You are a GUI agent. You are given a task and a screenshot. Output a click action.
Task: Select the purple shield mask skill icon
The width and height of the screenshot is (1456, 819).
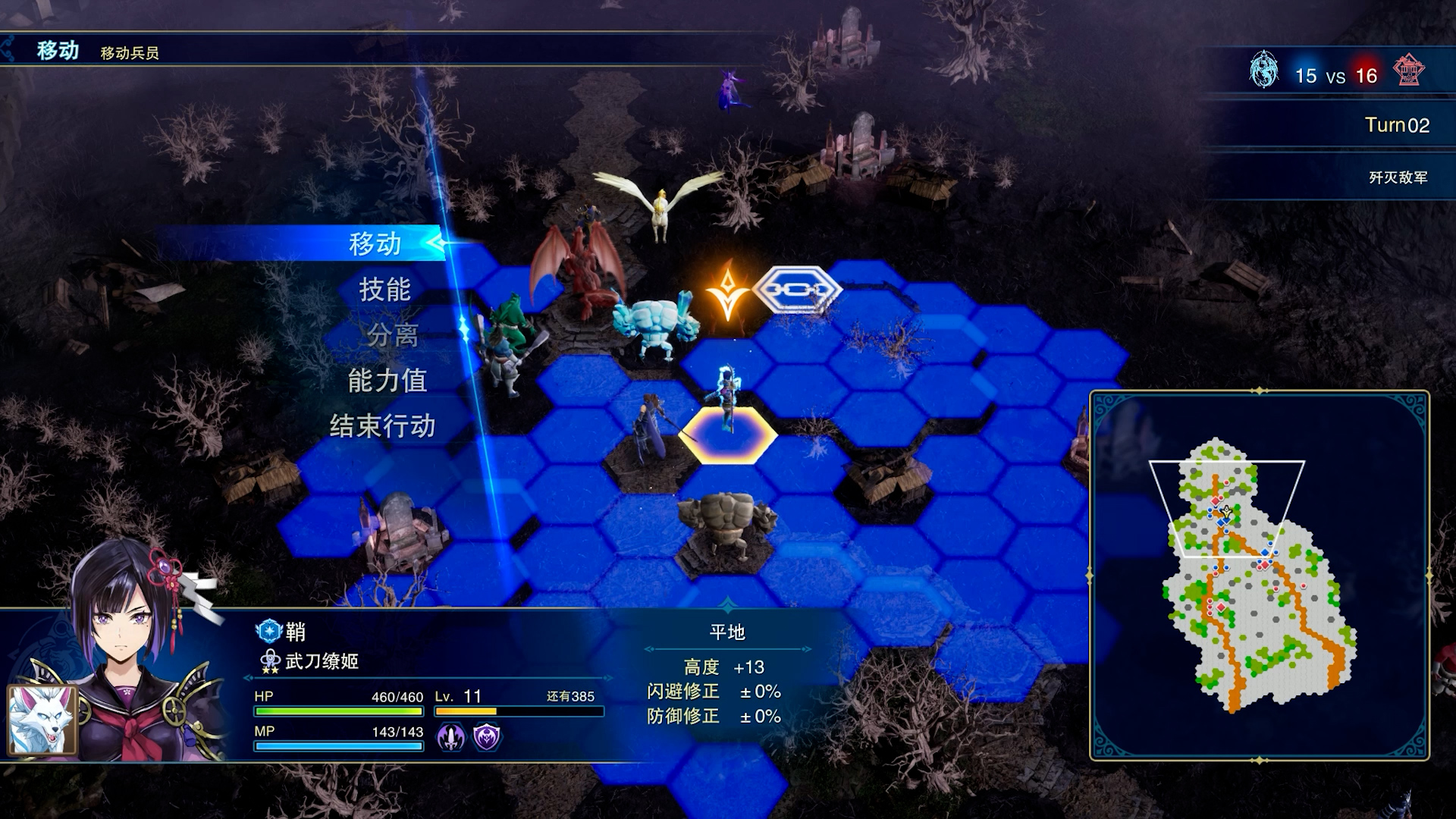487,736
